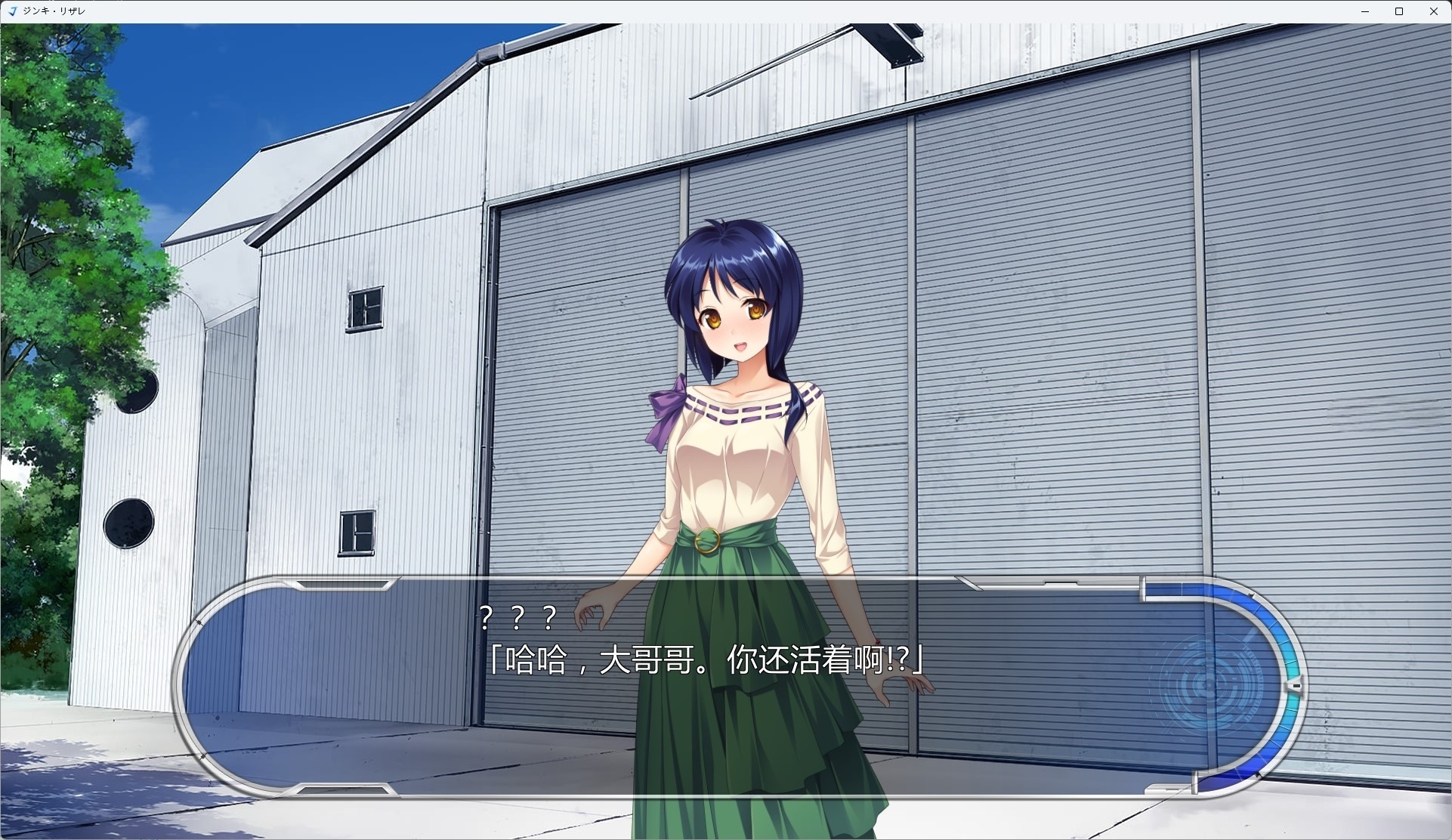Click the holographic circle emblem inside dialogue box
This screenshot has height=840, width=1452.
1209,684
